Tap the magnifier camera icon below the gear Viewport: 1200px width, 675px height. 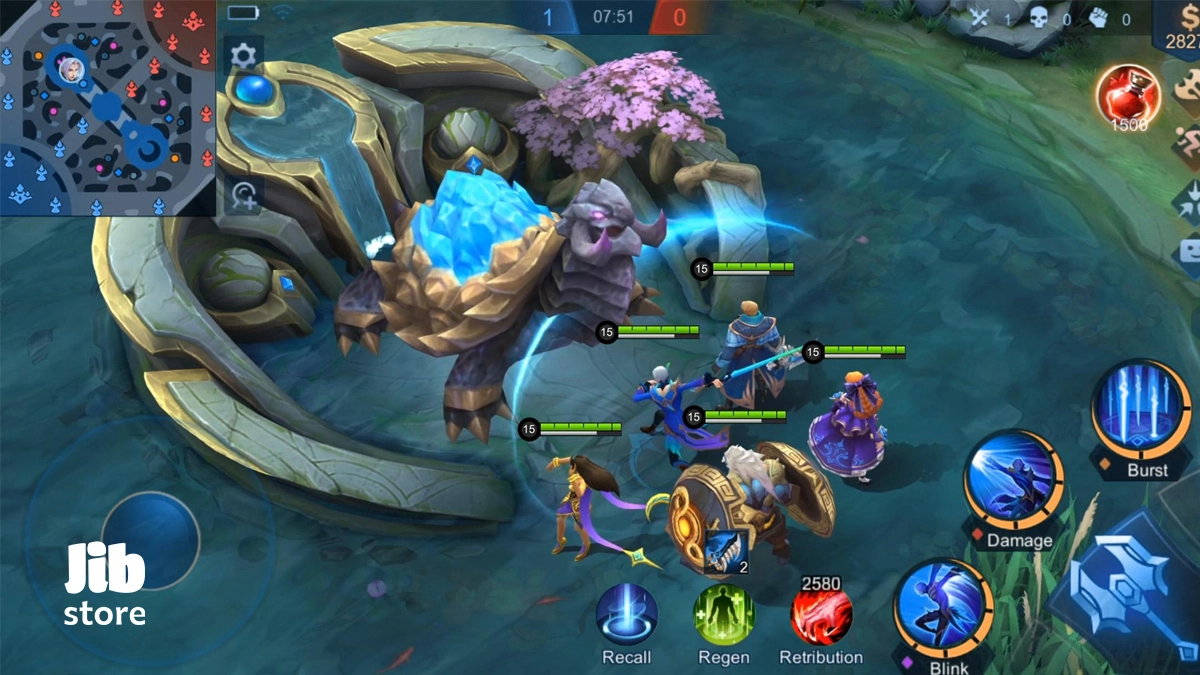(x=243, y=195)
